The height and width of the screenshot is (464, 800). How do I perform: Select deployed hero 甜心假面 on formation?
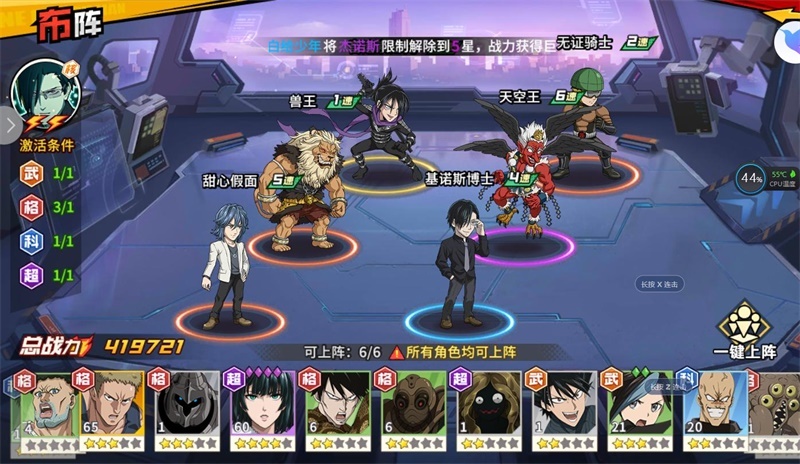[x=224, y=265]
